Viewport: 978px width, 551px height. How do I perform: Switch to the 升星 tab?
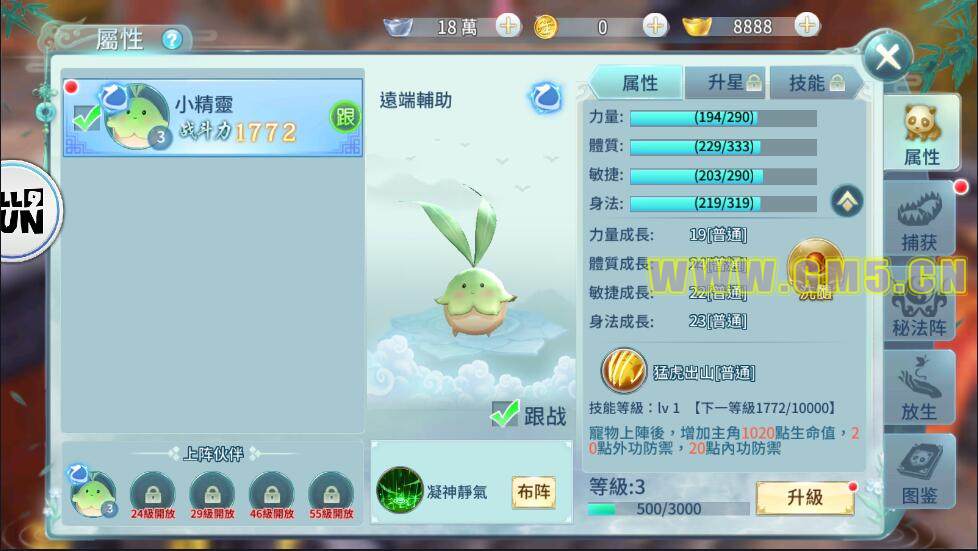(734, 83)
